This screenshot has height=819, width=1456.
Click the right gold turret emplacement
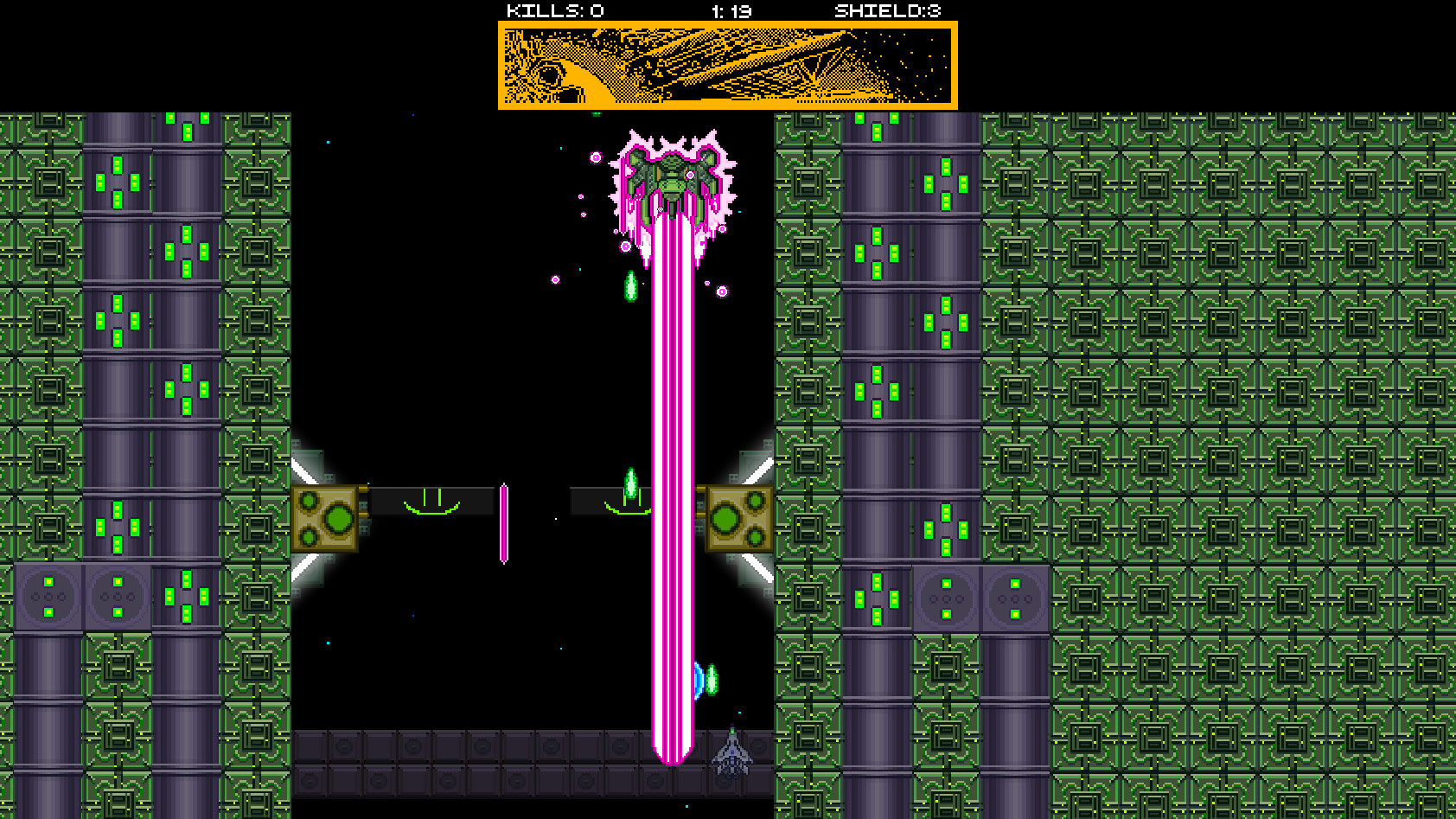point(737,517)
